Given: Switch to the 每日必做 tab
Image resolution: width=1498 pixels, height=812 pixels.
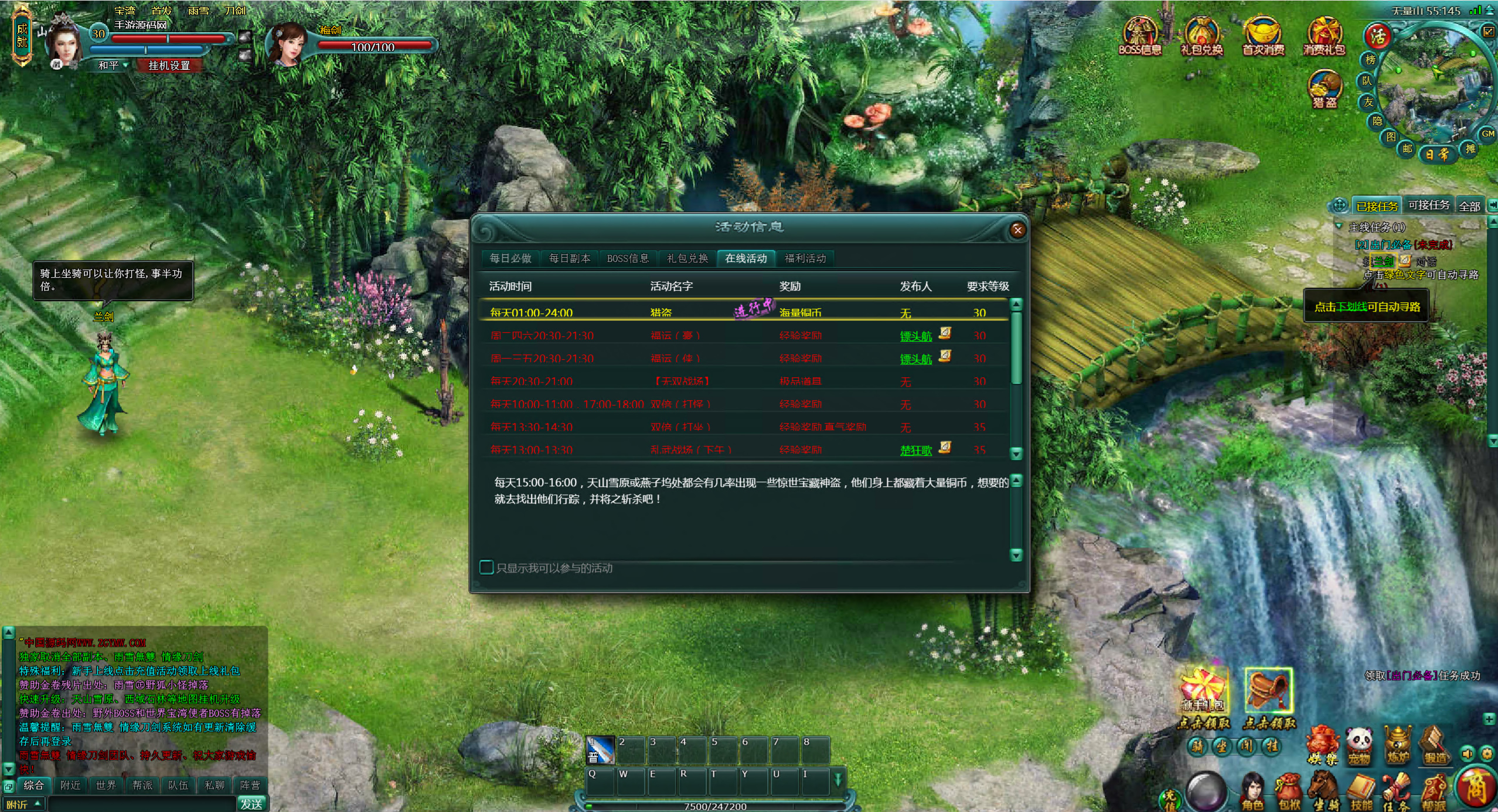Looking at the screenshot, I should (510, 258).
